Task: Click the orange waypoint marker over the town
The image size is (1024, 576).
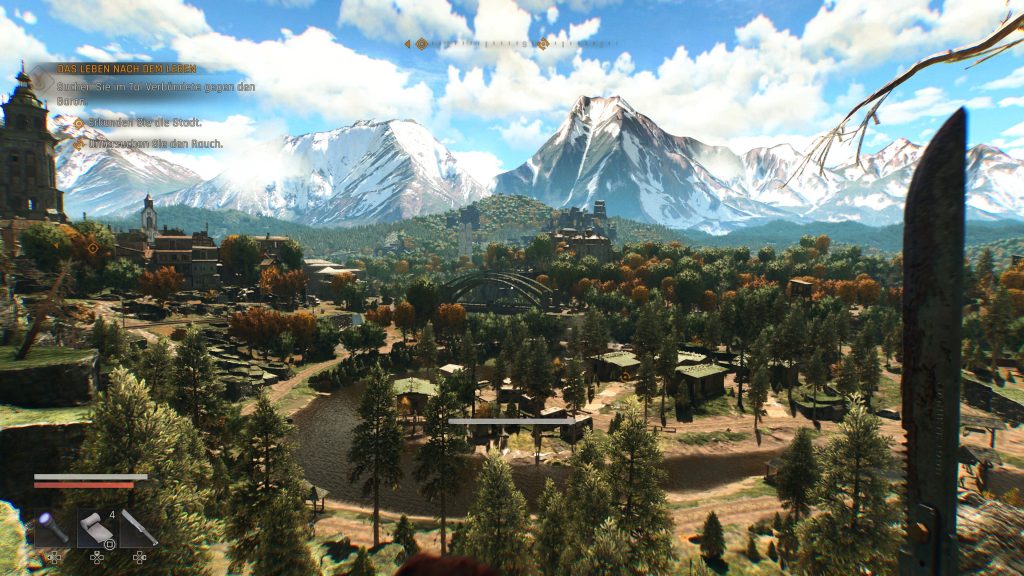Action: [x=93, y=248]
